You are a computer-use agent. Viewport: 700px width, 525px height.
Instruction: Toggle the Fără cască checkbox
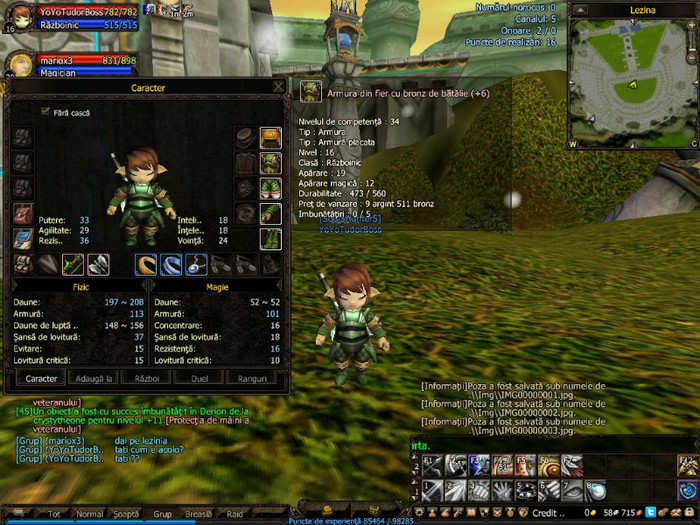click(x=45, y=111)
